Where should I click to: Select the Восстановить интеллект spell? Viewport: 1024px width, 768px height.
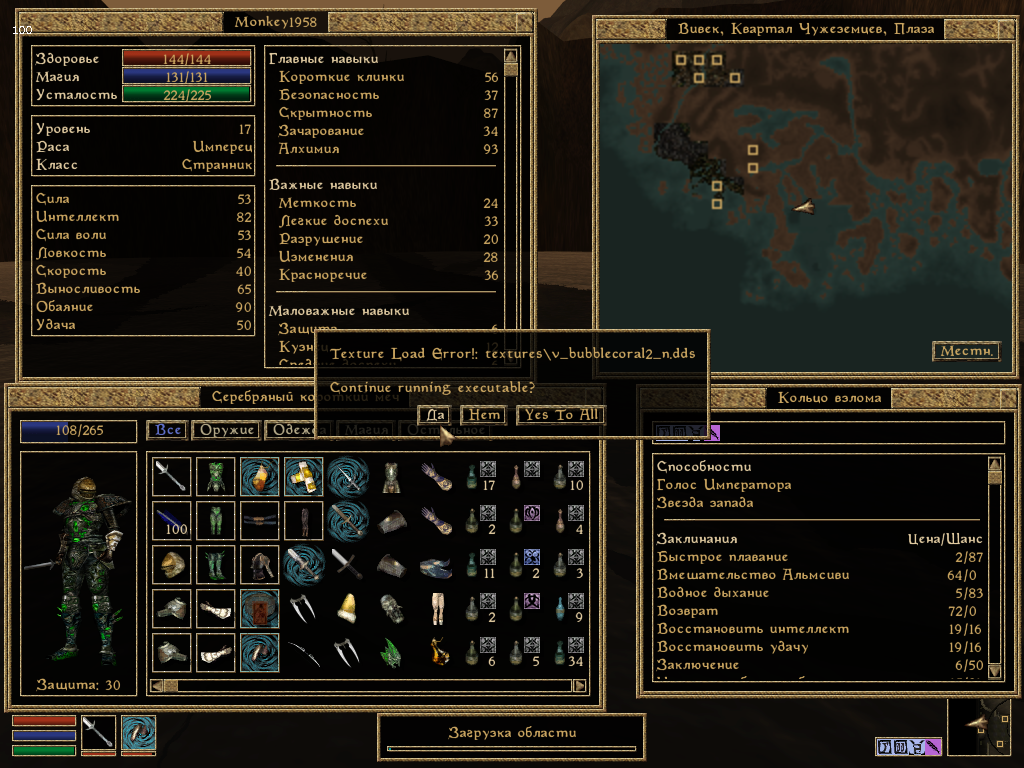pos(753,629)
